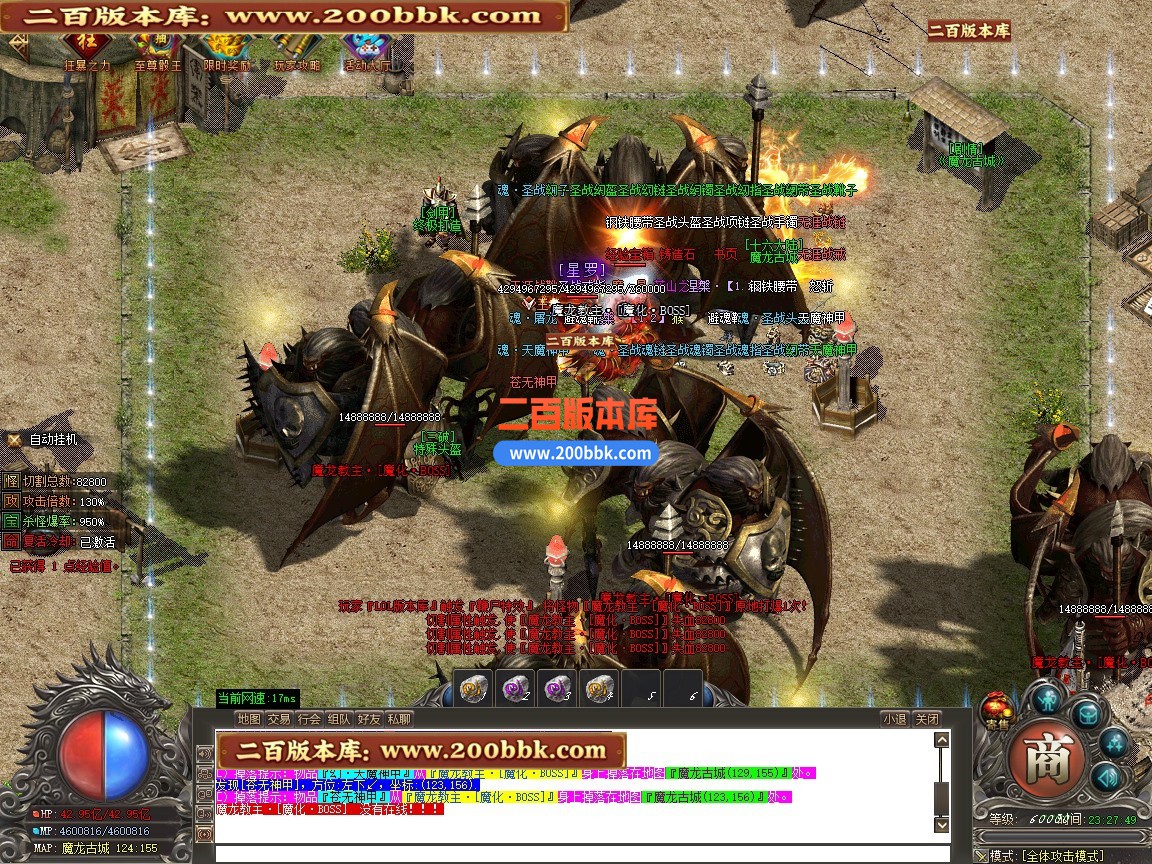
Task: Open the 行会 guild button
Action: [x=309, y=718]
